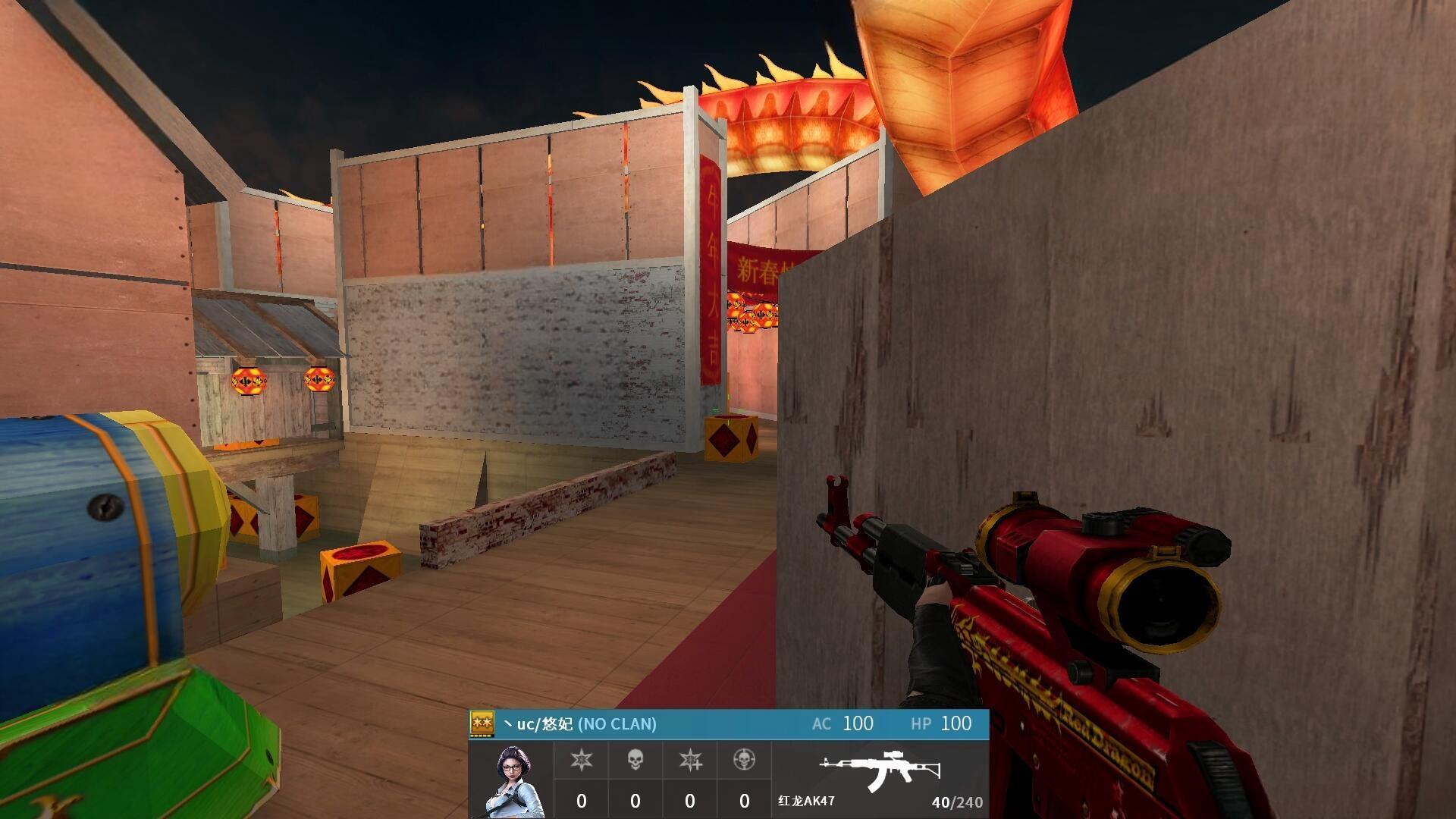Click the skull-in-crosshair headshot icon

[x=744, y=759]
